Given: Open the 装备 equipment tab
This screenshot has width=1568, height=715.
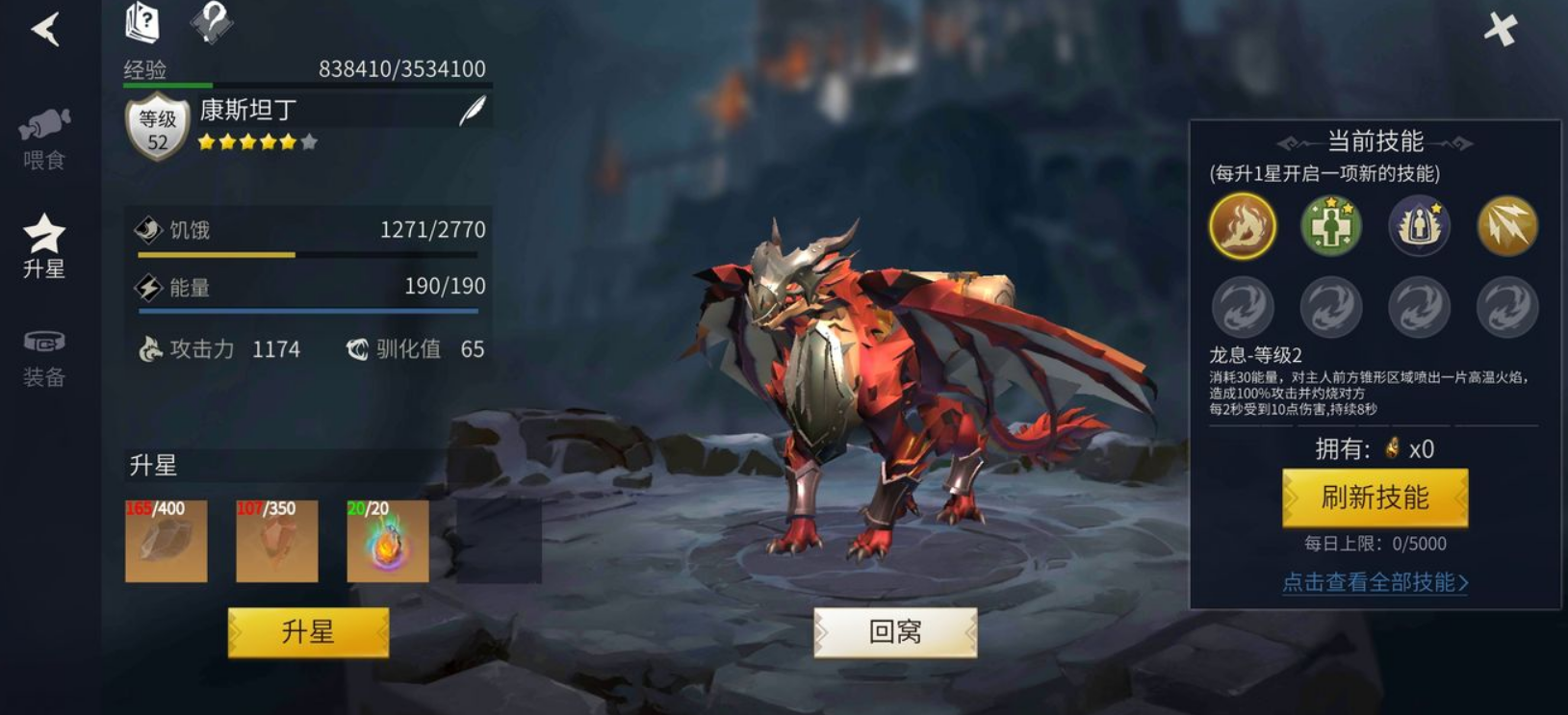Looking at the screenshot, I should tap(44, 358).
